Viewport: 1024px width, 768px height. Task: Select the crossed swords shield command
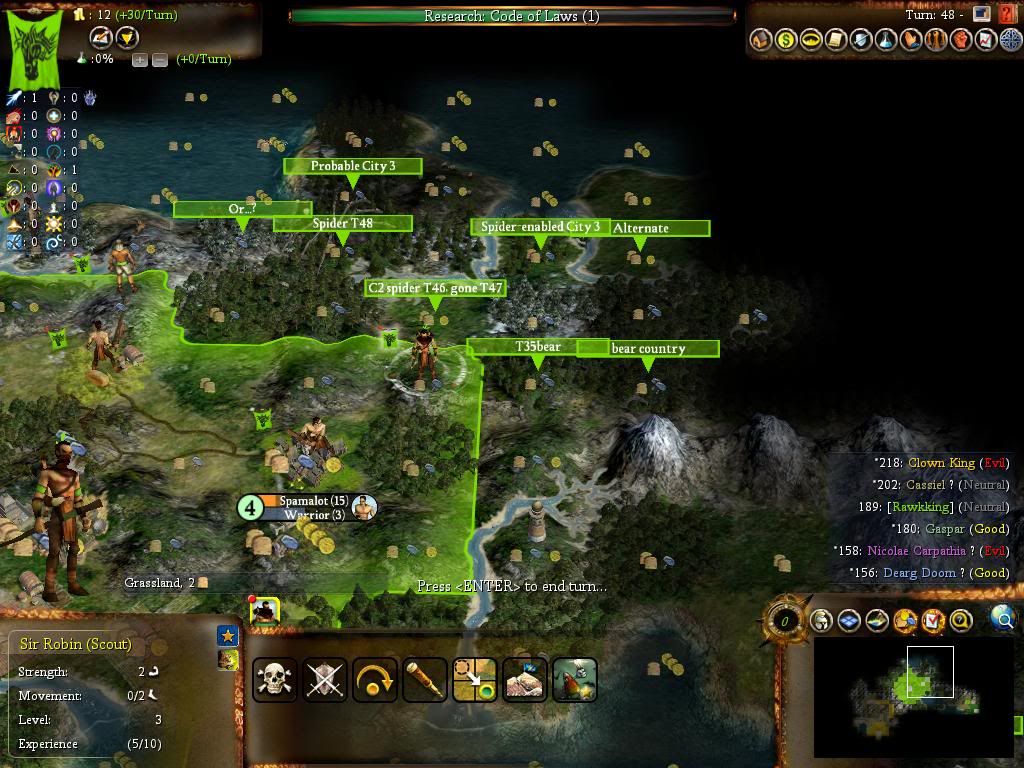click(x=325, y=680)
